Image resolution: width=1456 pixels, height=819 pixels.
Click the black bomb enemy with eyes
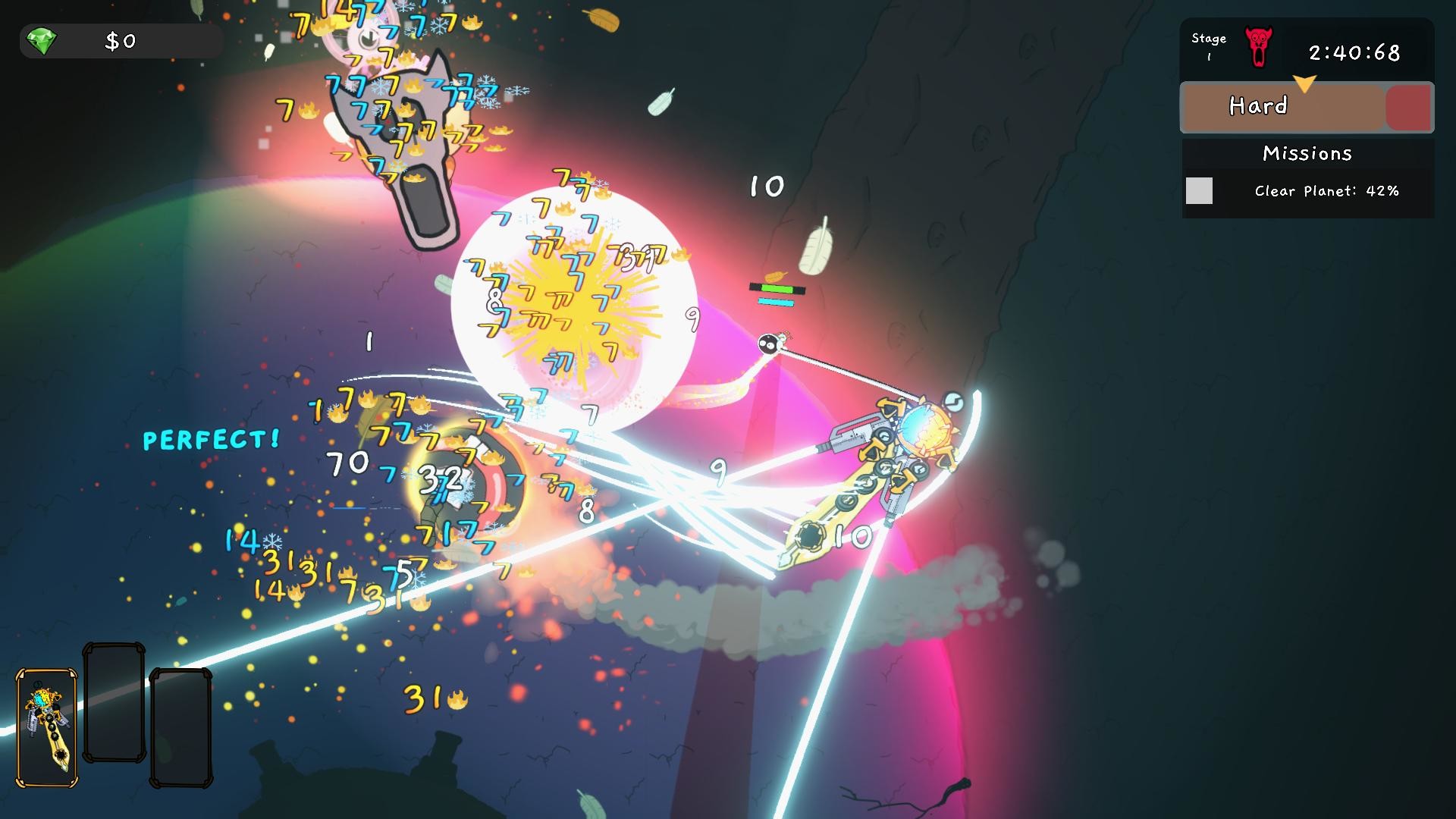click(x=767, y=343)
